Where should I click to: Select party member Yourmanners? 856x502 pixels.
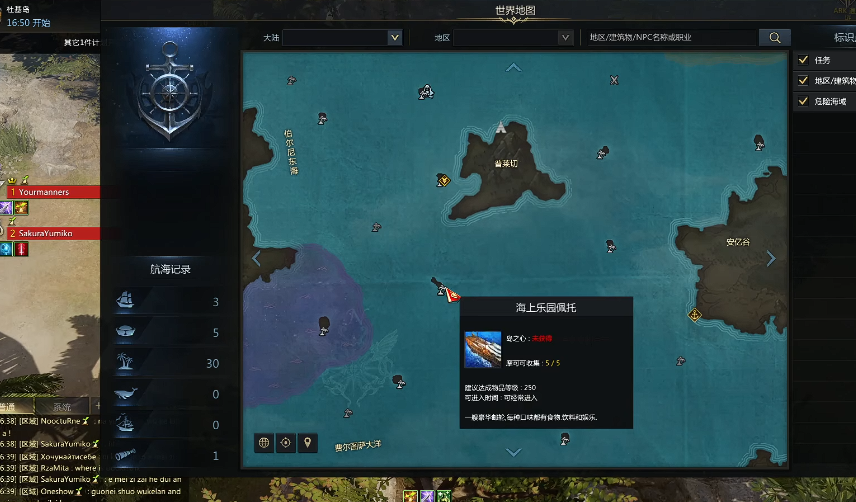click(58, 191)
